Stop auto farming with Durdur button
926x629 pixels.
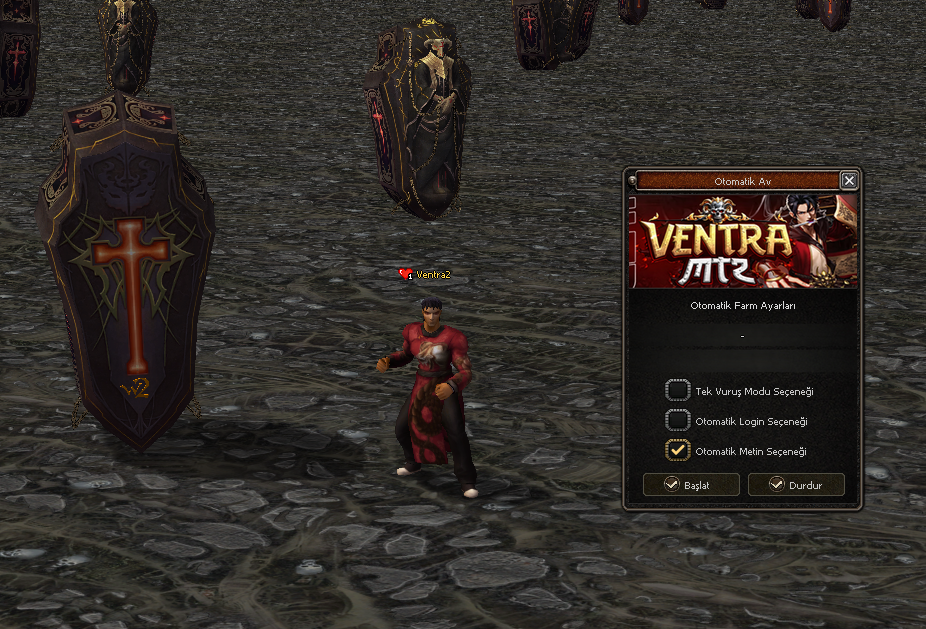(x=796, y=485)
